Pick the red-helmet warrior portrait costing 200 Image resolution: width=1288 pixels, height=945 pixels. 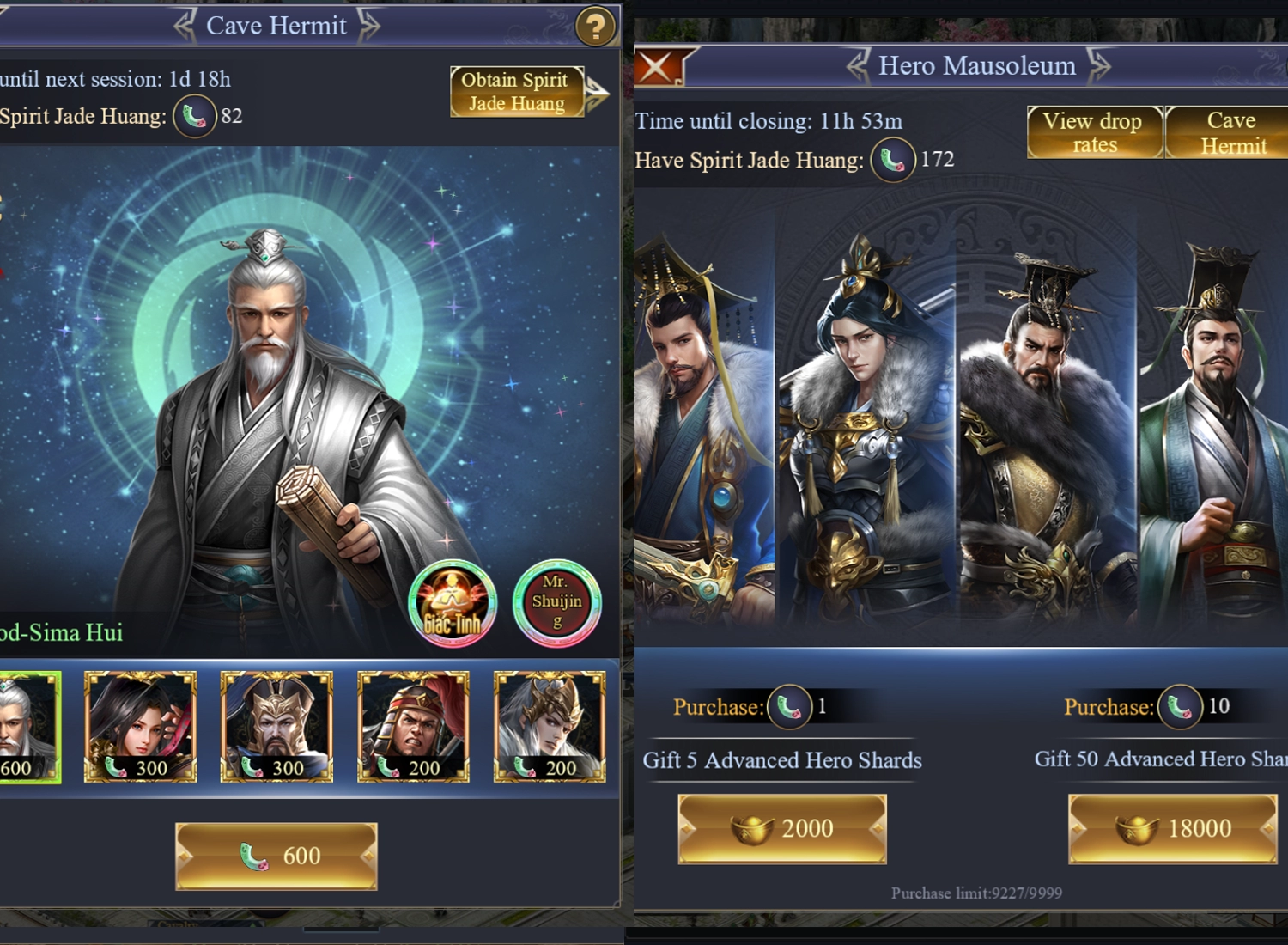[413, 727]
